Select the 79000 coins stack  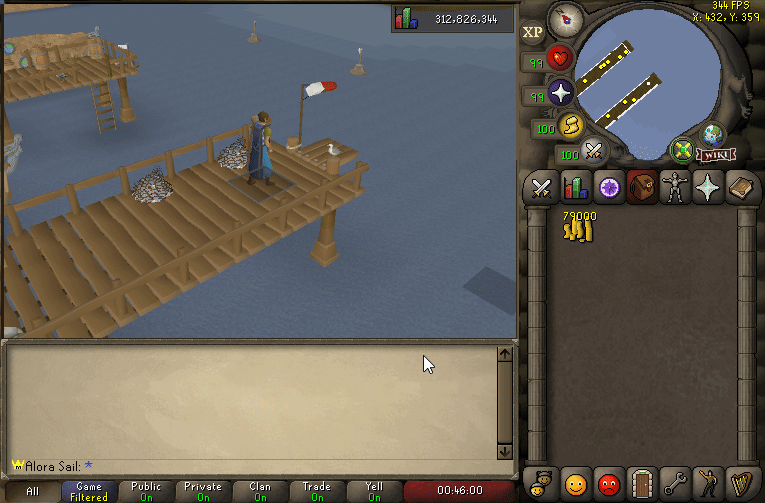(x=579, y=227)
